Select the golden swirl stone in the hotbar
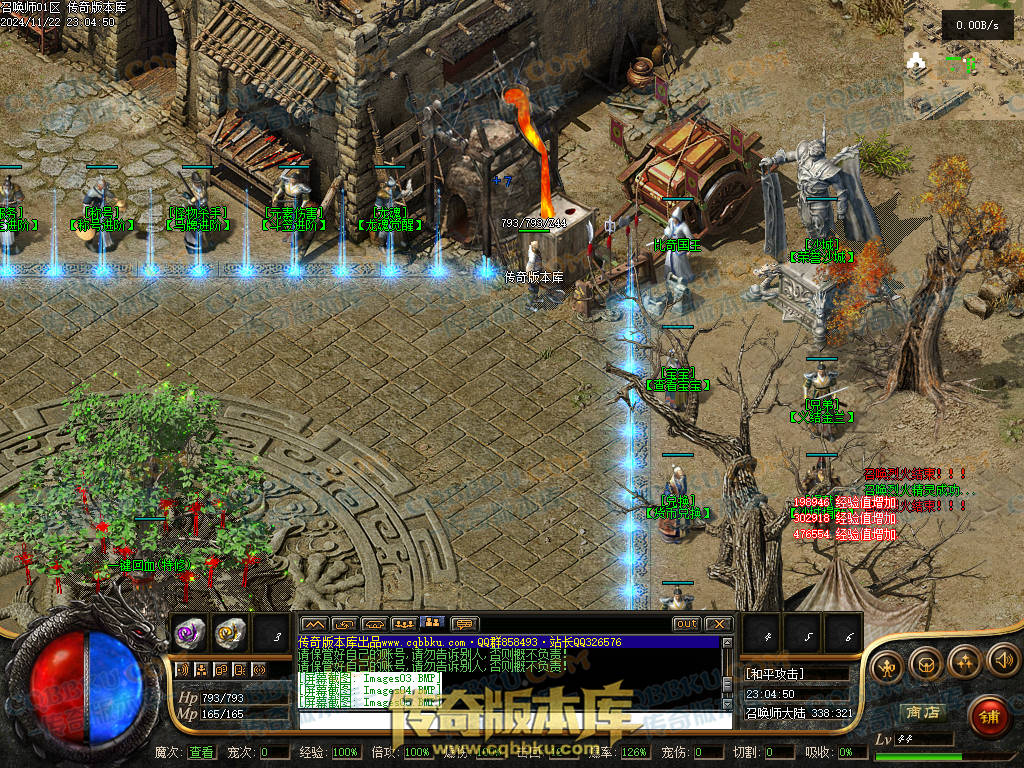 click(231, 633)
